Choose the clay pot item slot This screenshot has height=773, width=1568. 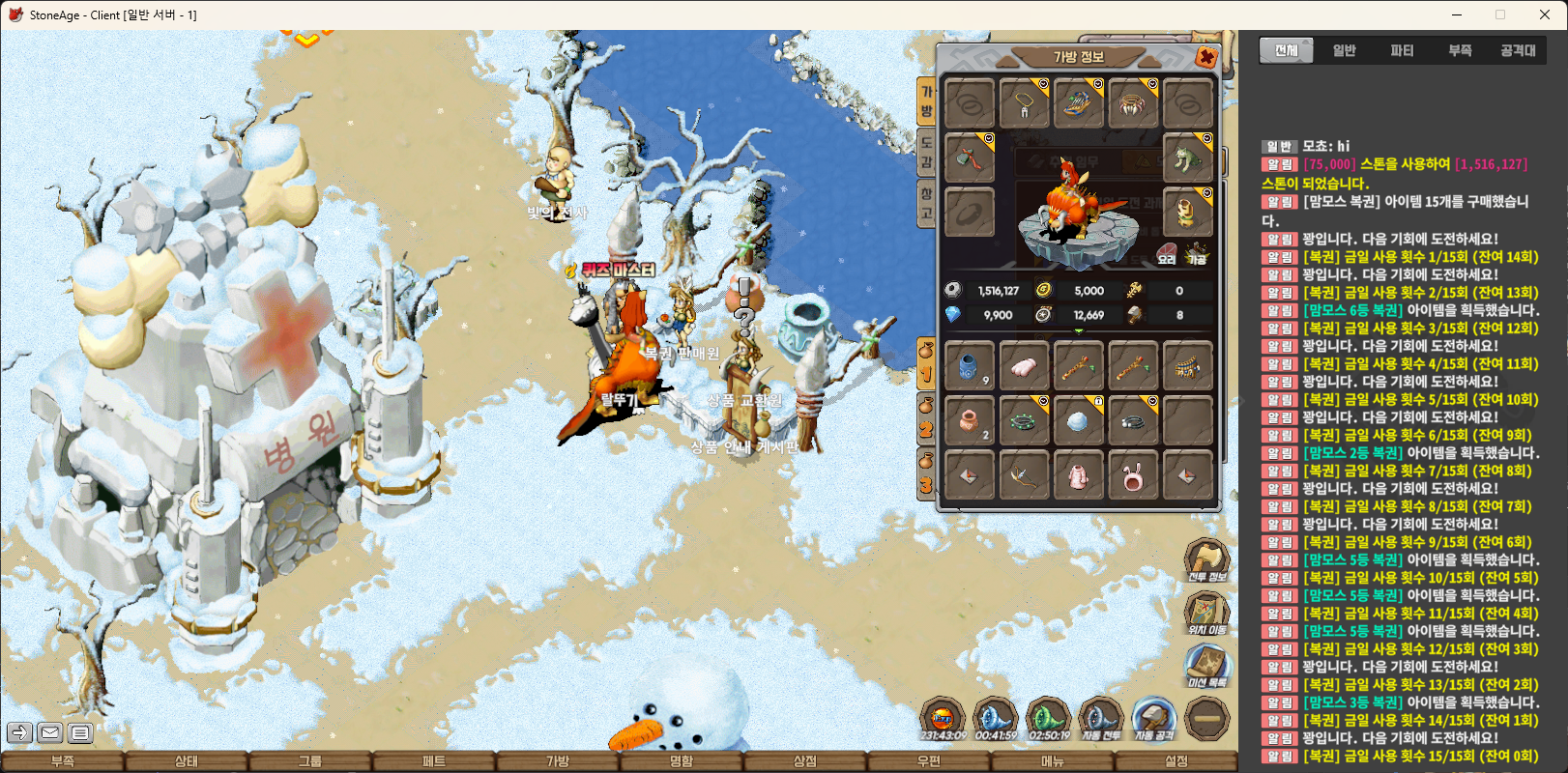coord(970,420)
